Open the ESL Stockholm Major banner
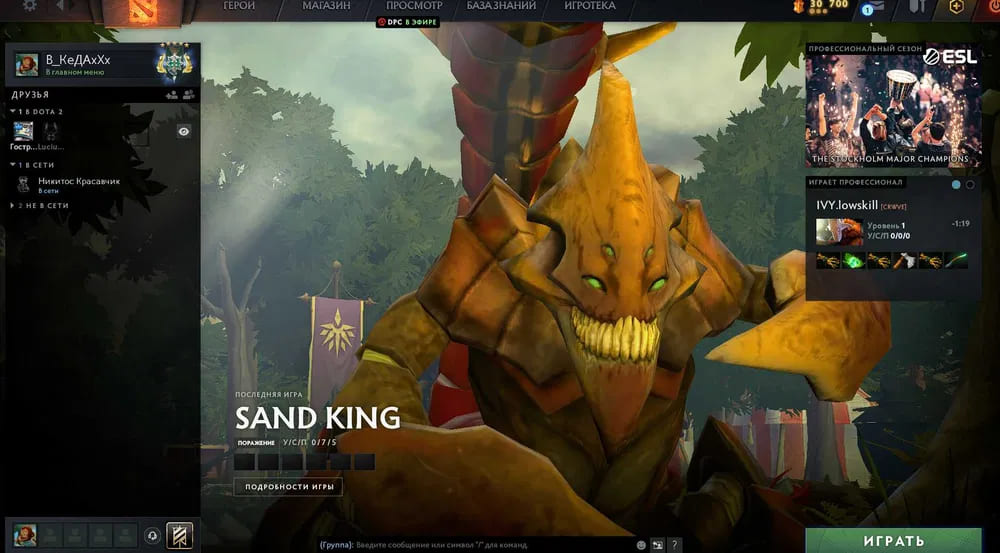Viewport: 1000px width, 553px height. point(893,105)
